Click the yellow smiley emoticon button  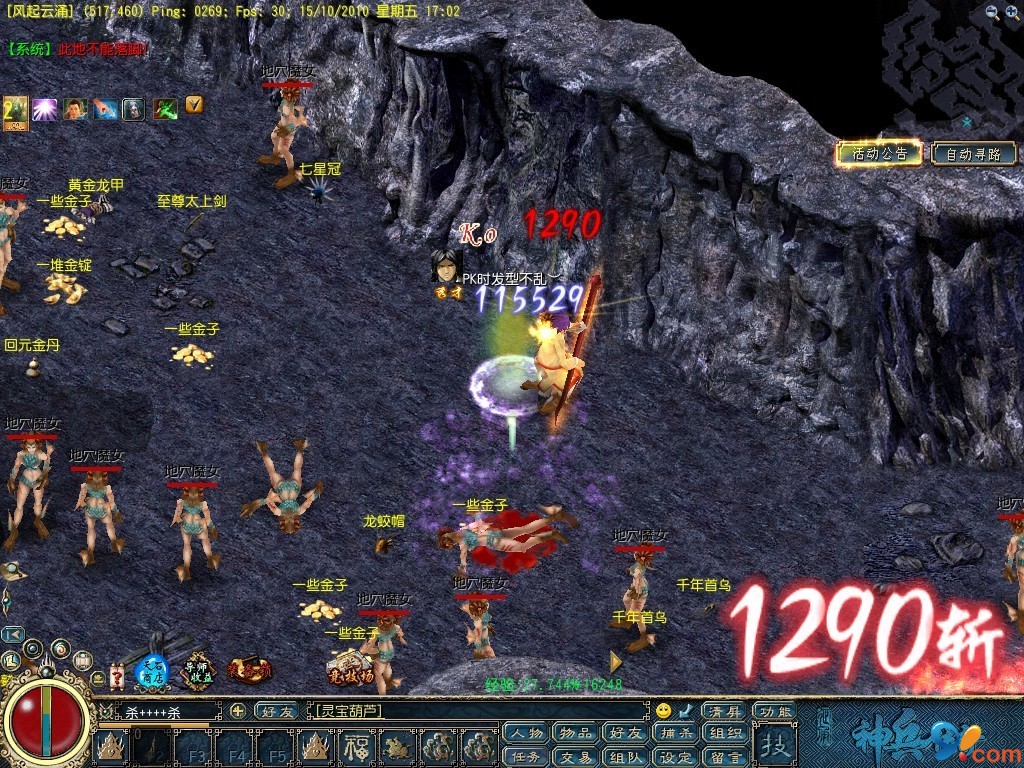pos(664,711)
